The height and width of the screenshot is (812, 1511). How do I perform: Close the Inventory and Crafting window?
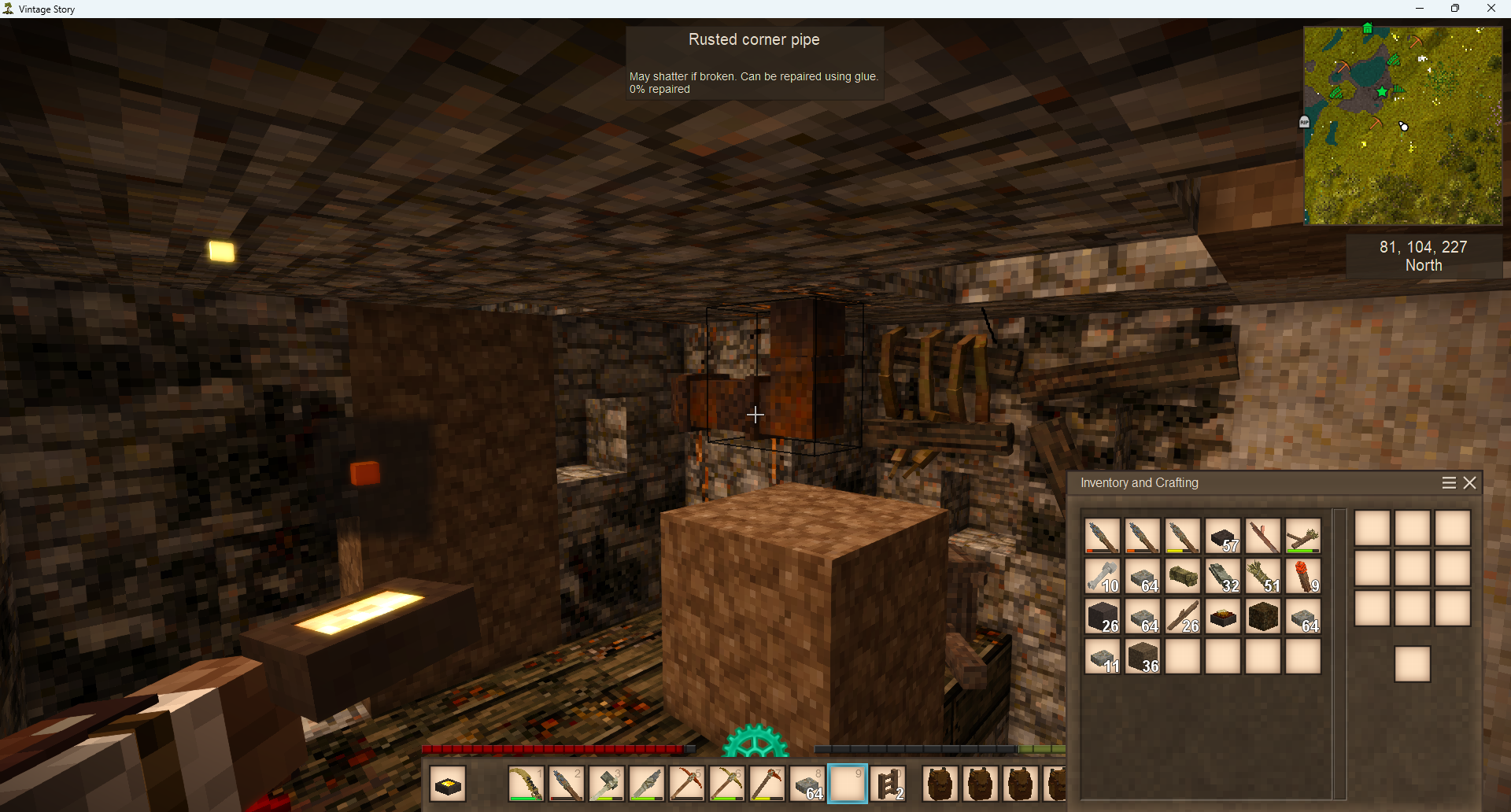1470,483
